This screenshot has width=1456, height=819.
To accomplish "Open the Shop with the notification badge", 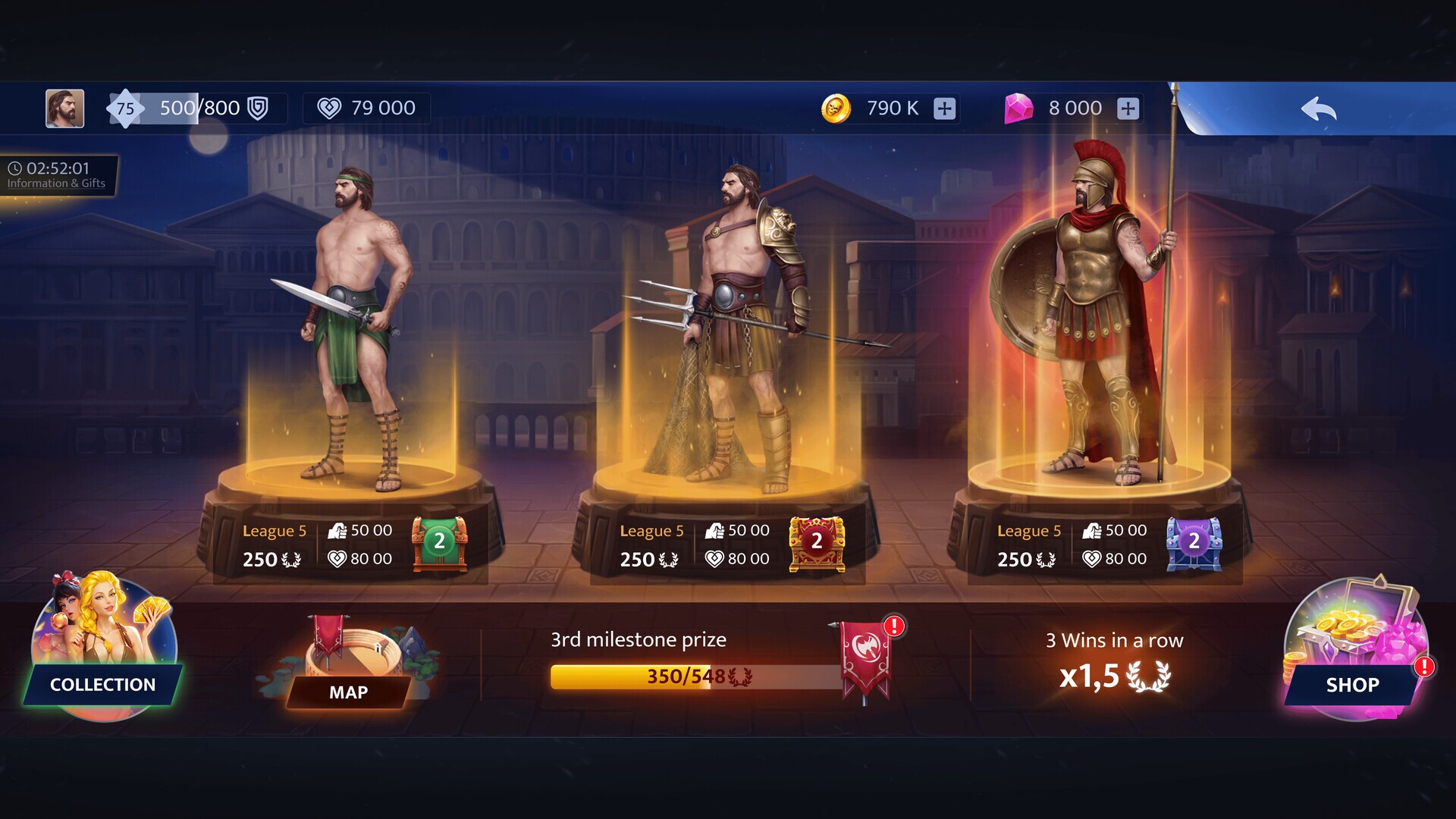I will pyautogui.click(x=1351, y=685).
